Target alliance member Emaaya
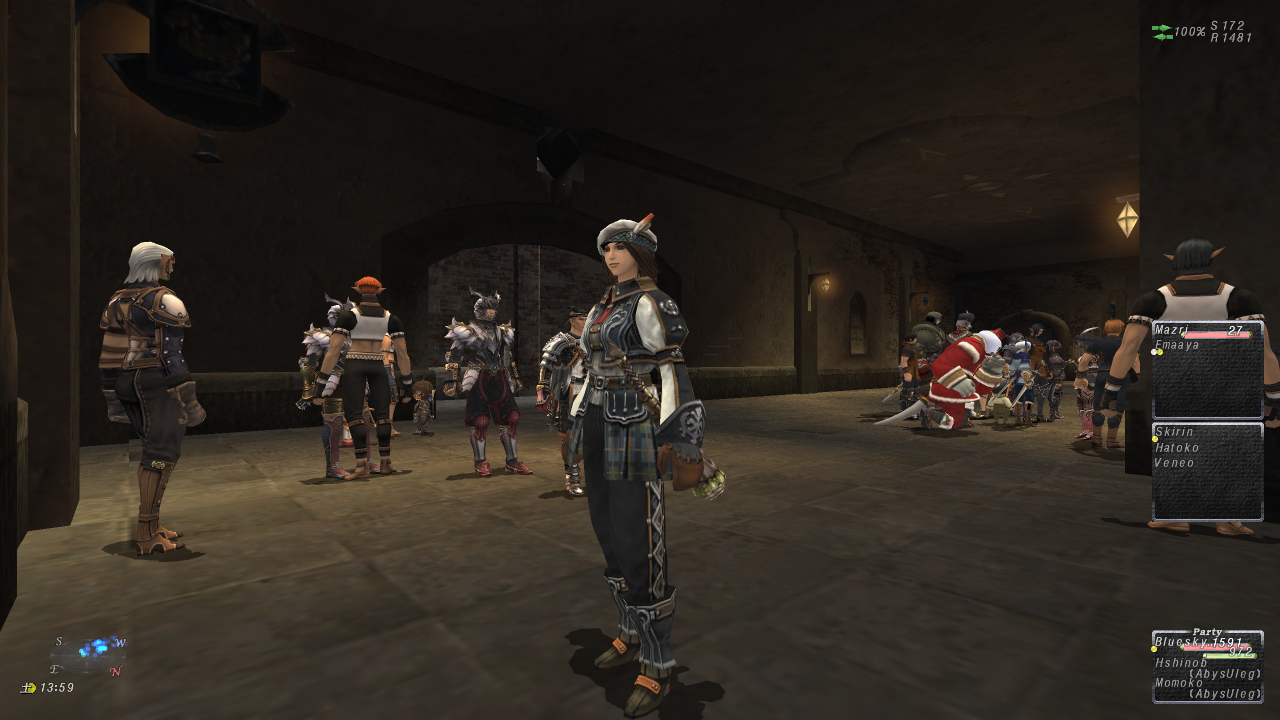1280x720 pixels. [x=1175, y=345]
